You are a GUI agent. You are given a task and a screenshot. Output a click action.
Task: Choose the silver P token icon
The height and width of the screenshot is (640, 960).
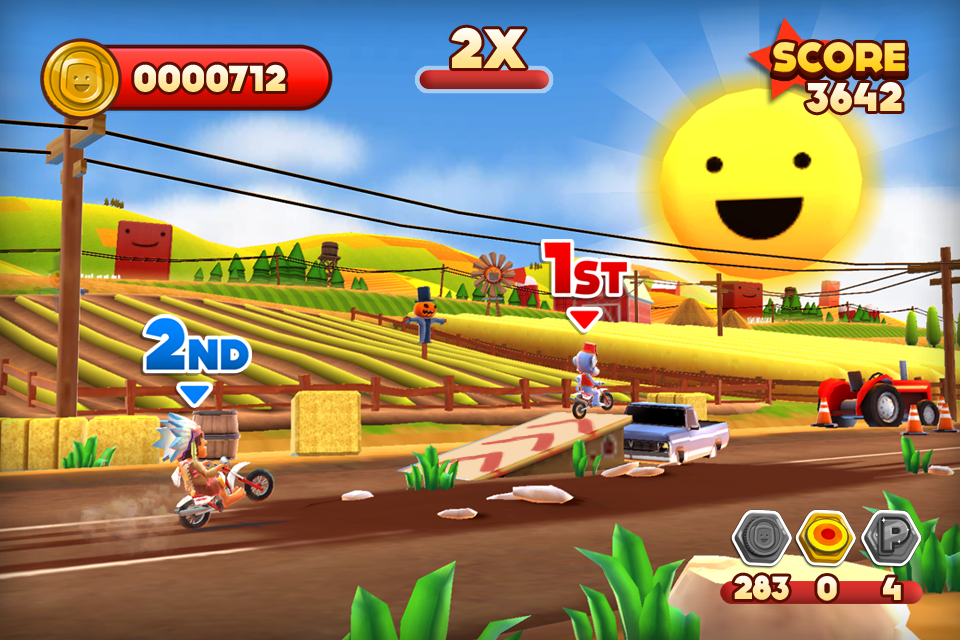coord(890,539)
